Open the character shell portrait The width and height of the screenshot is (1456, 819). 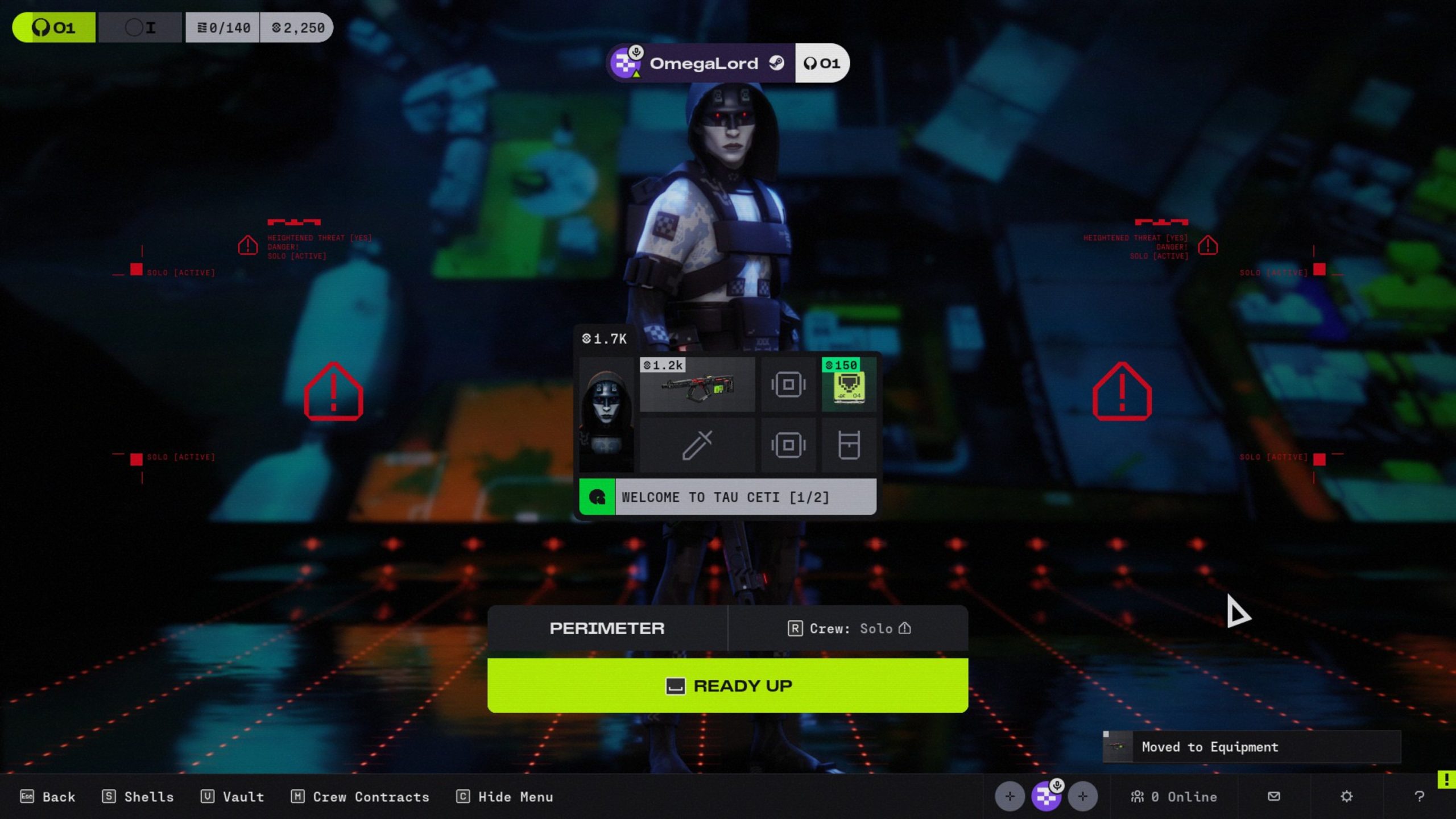pyautogui.click(x=606, y=415)
